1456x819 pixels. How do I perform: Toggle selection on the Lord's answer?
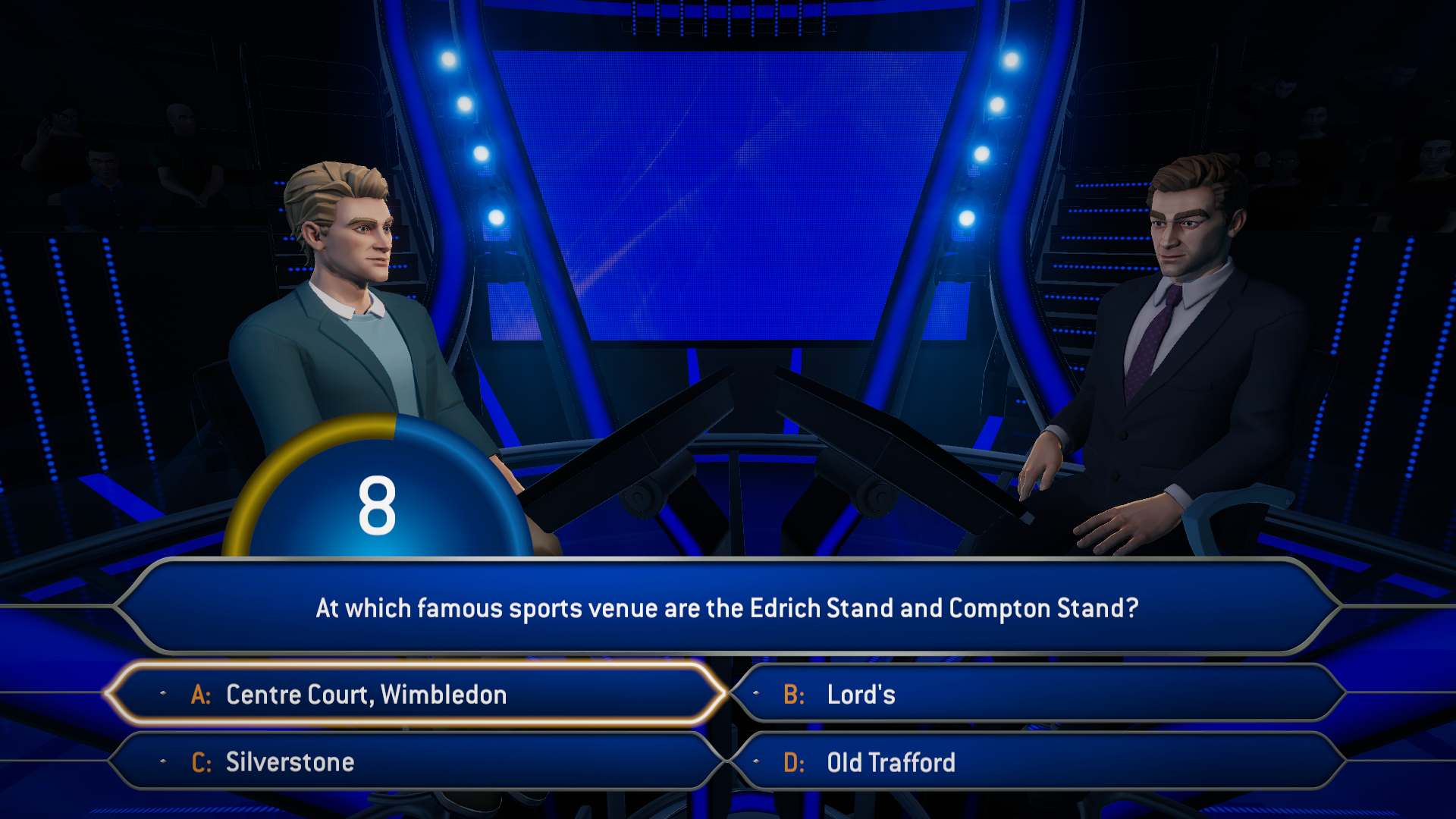[1046, 694]
